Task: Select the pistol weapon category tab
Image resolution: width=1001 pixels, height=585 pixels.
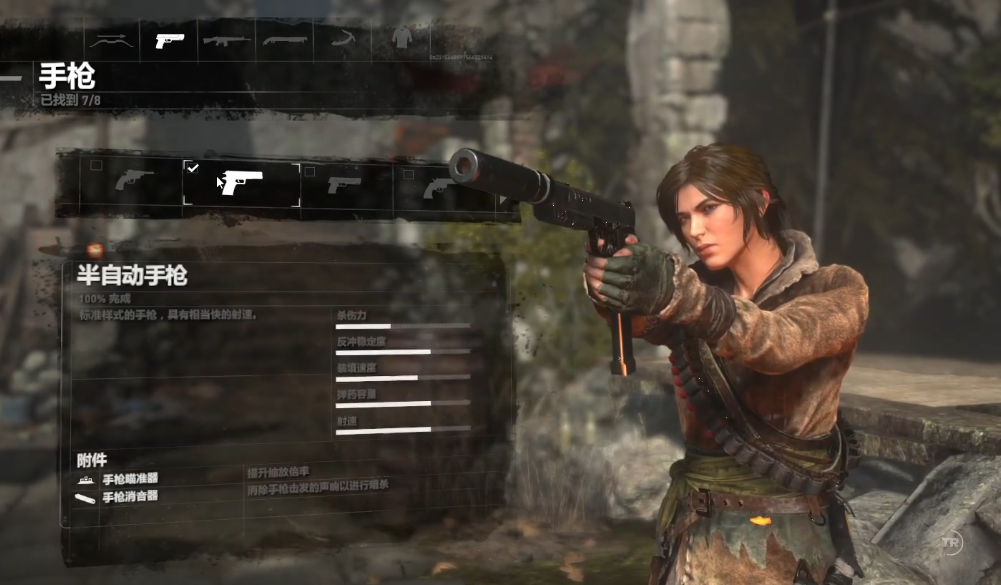Action: coord(169,41)
